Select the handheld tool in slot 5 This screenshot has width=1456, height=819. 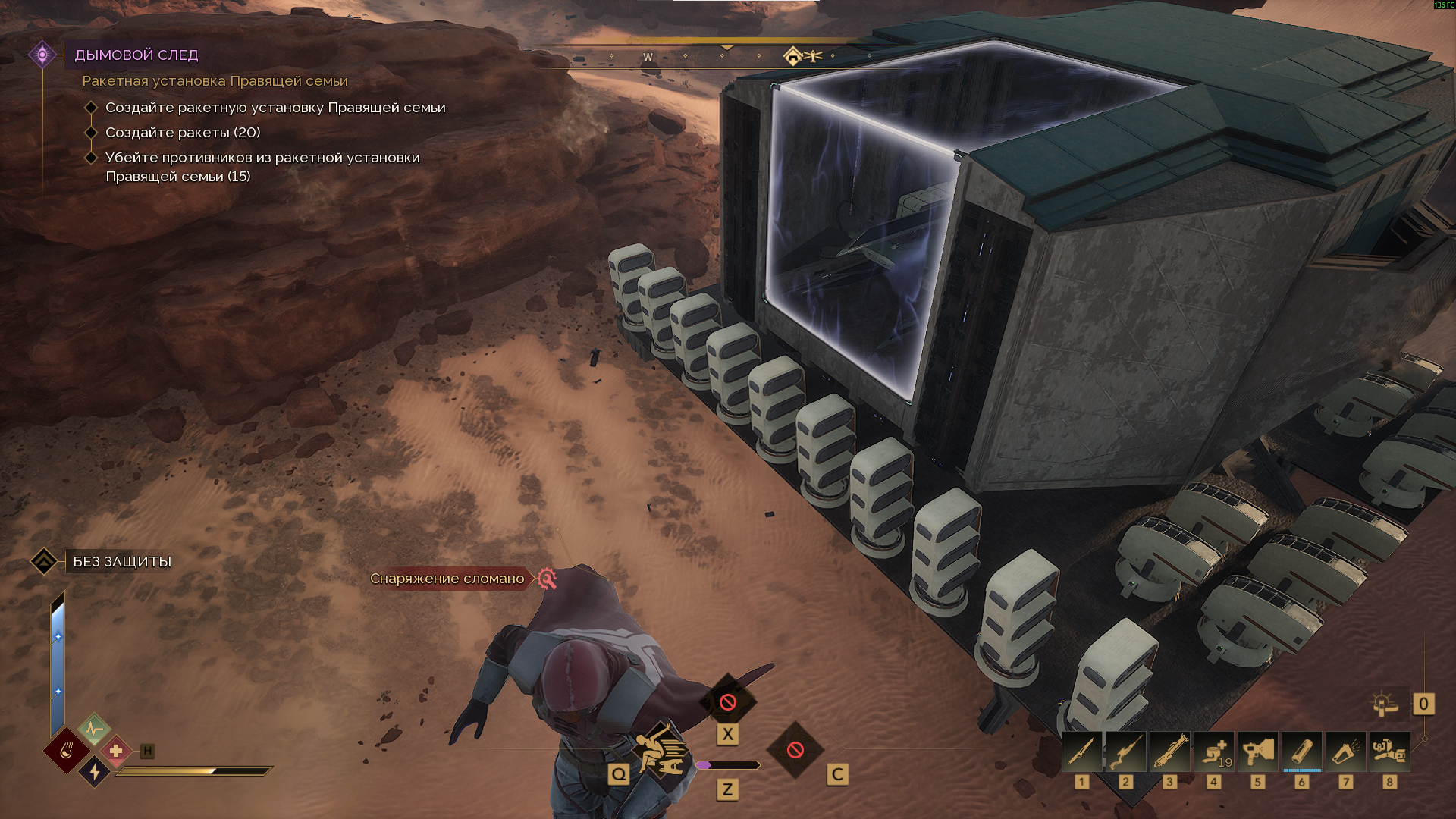tap(1257, 752)
